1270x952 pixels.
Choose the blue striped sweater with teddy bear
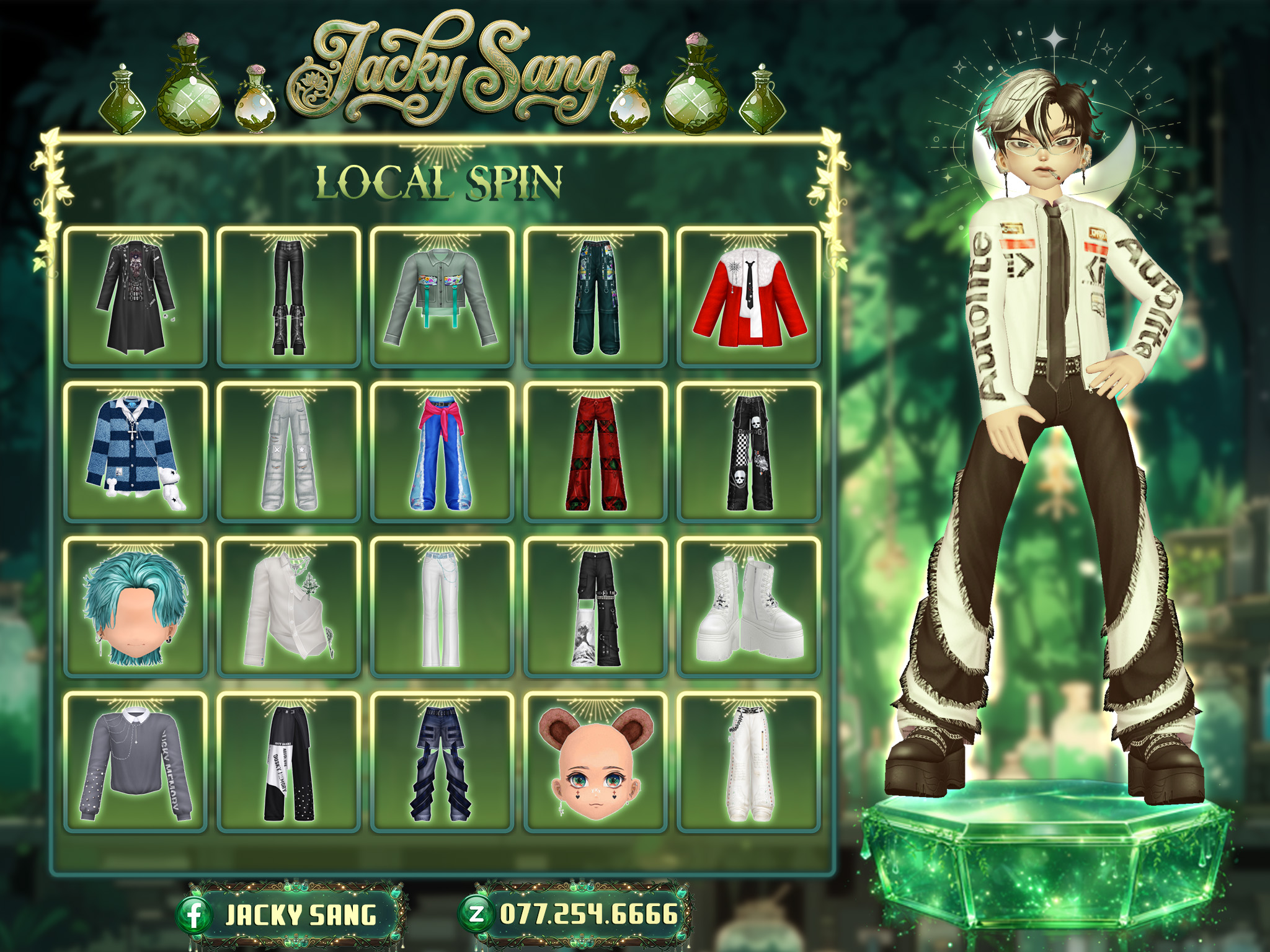(x=135, y=452)
